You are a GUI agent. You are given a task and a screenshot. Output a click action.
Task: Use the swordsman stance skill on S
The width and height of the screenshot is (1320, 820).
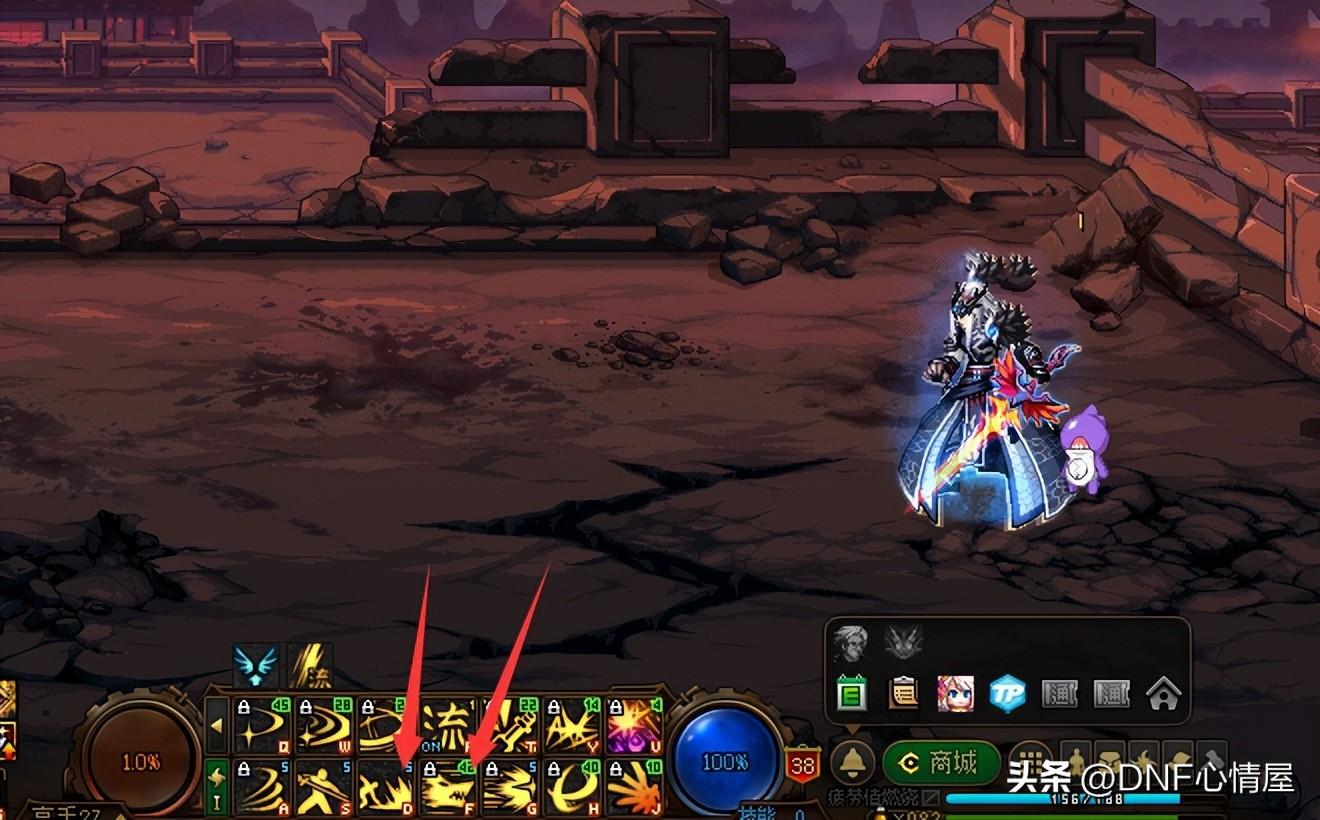(x=324, y=787)
